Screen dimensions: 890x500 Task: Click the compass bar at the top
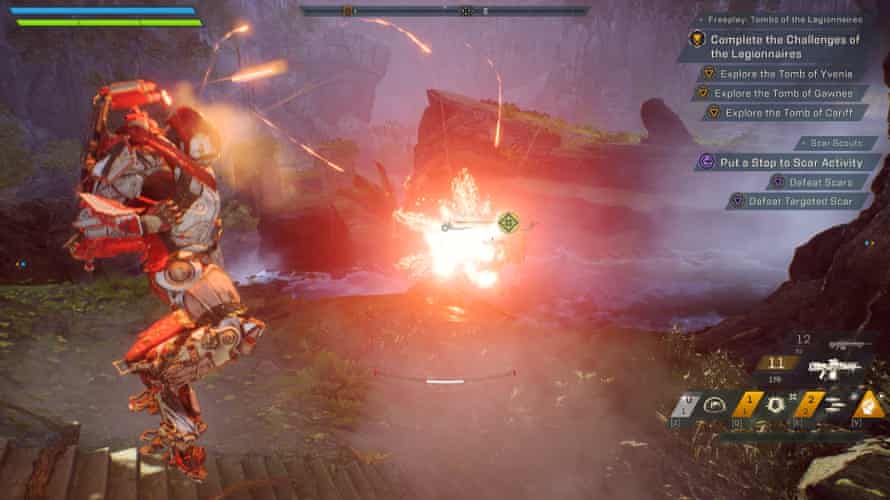[444, 11]
